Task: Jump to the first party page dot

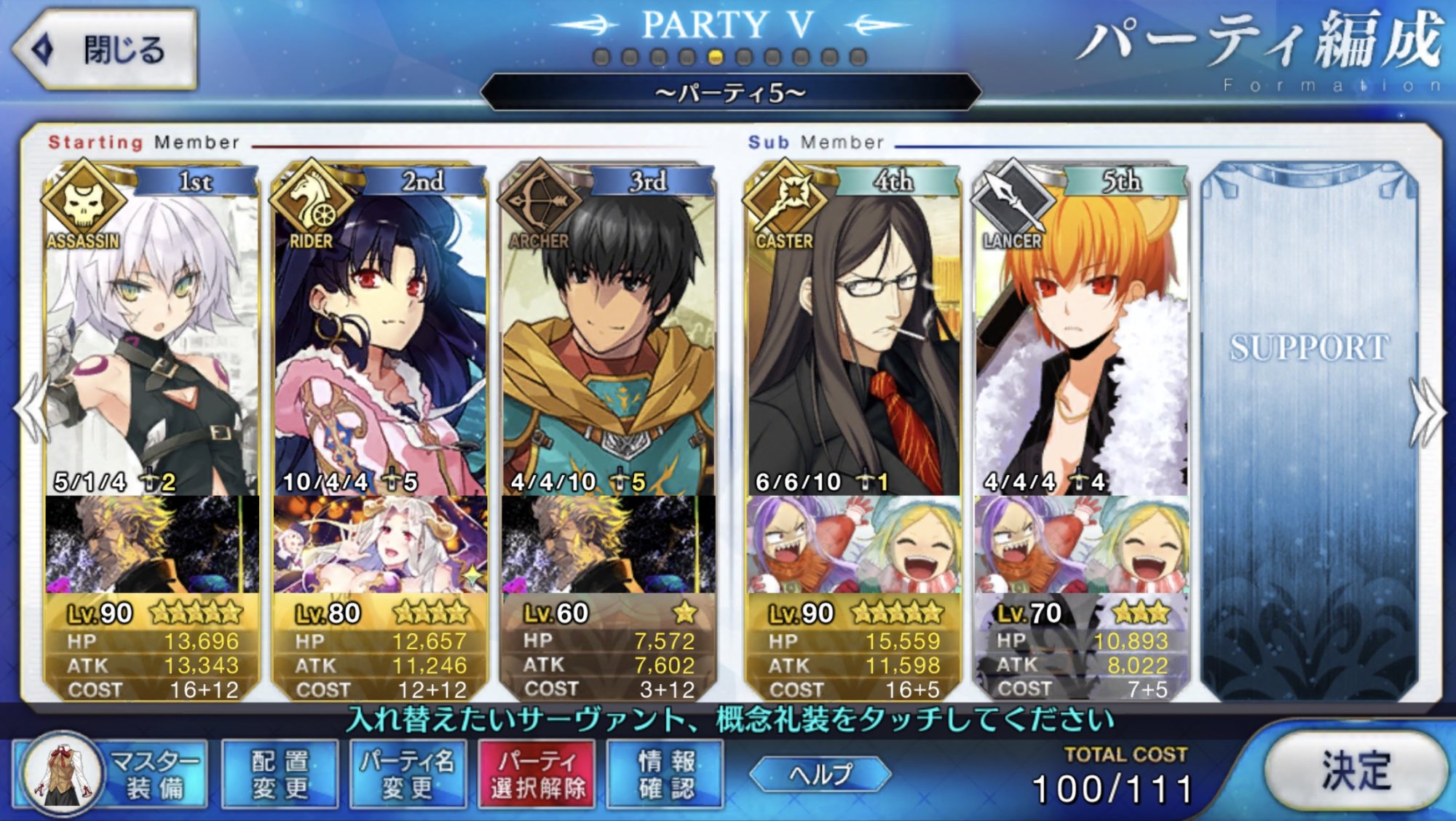Action: (601, 57)
